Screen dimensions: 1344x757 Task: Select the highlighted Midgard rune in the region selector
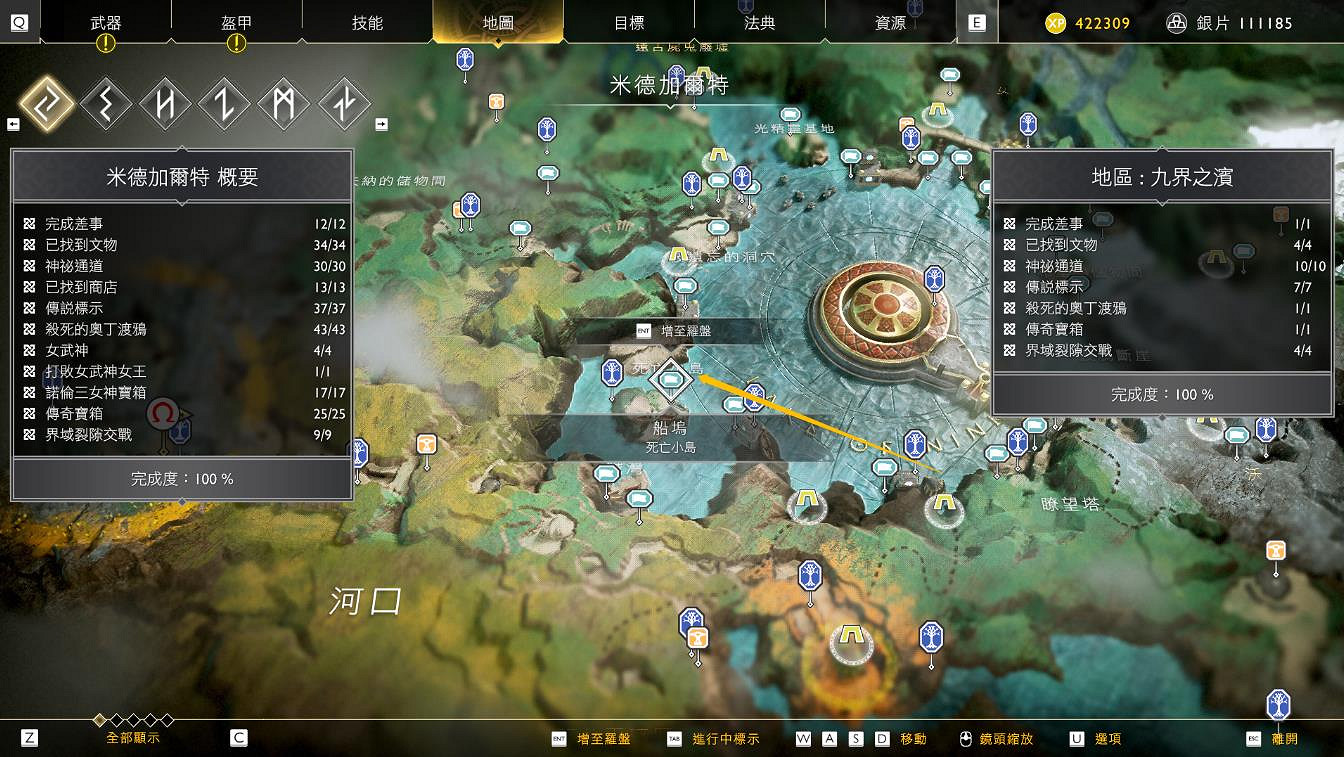pyautogui.click(x=48, y=103)
